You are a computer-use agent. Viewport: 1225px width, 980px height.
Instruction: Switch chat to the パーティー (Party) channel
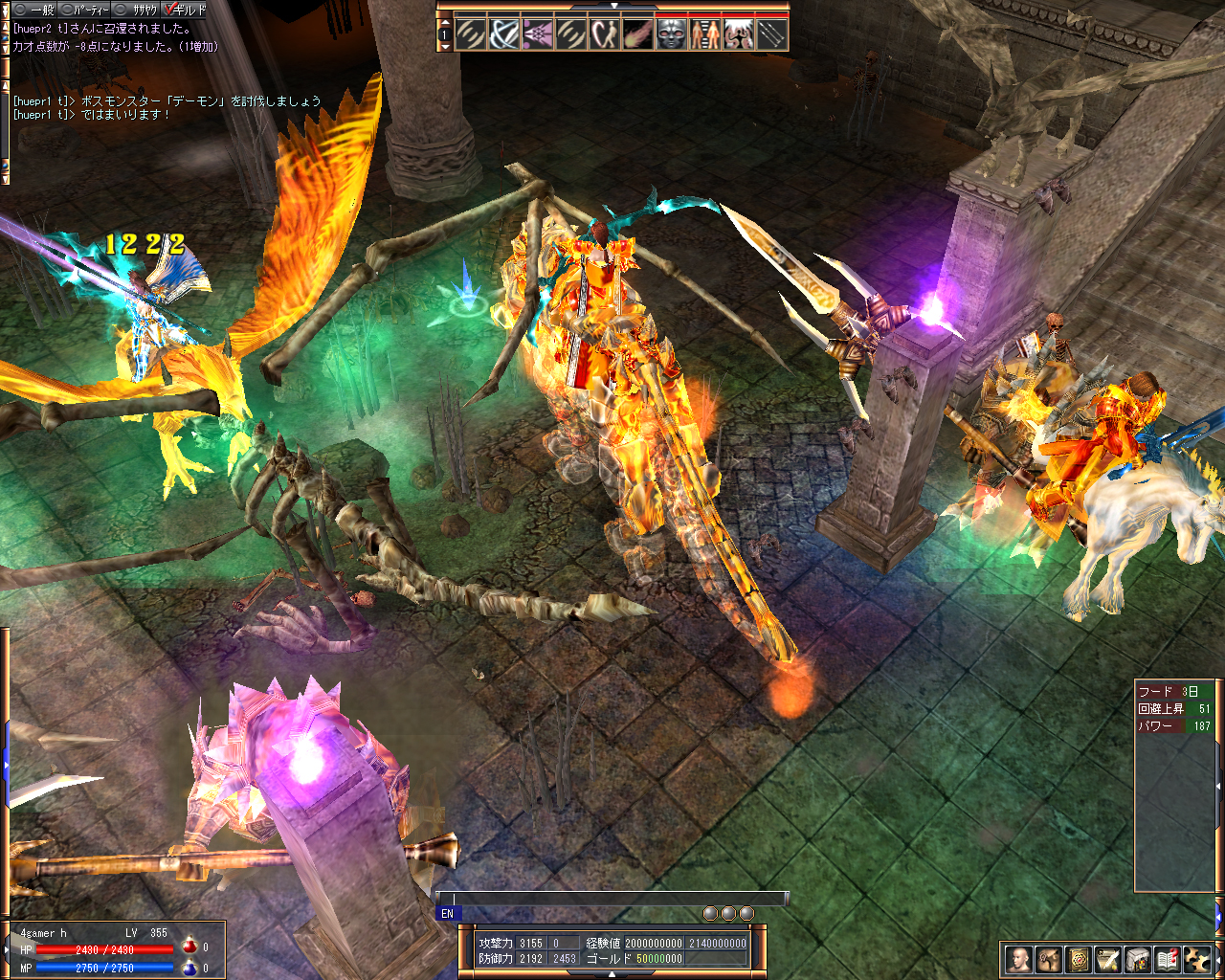(84, 10)
